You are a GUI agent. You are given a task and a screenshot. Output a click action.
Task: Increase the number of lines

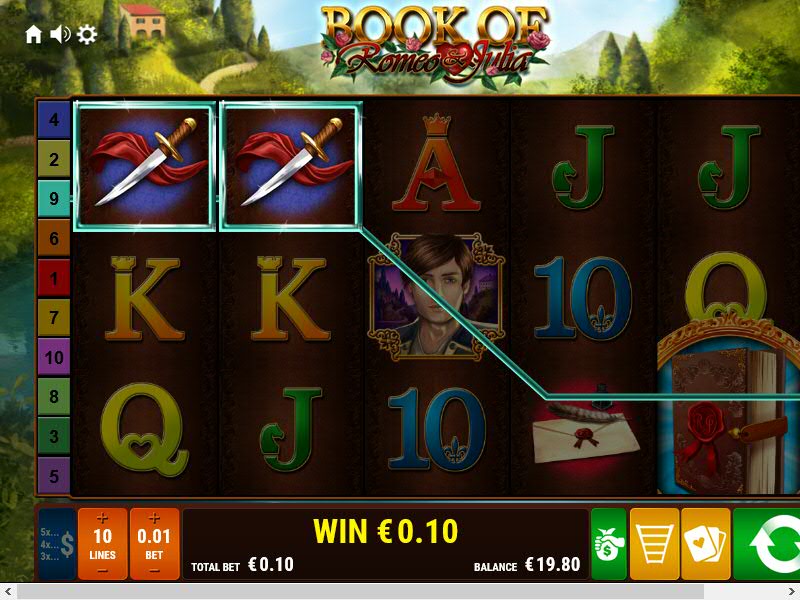pos(102,518)
